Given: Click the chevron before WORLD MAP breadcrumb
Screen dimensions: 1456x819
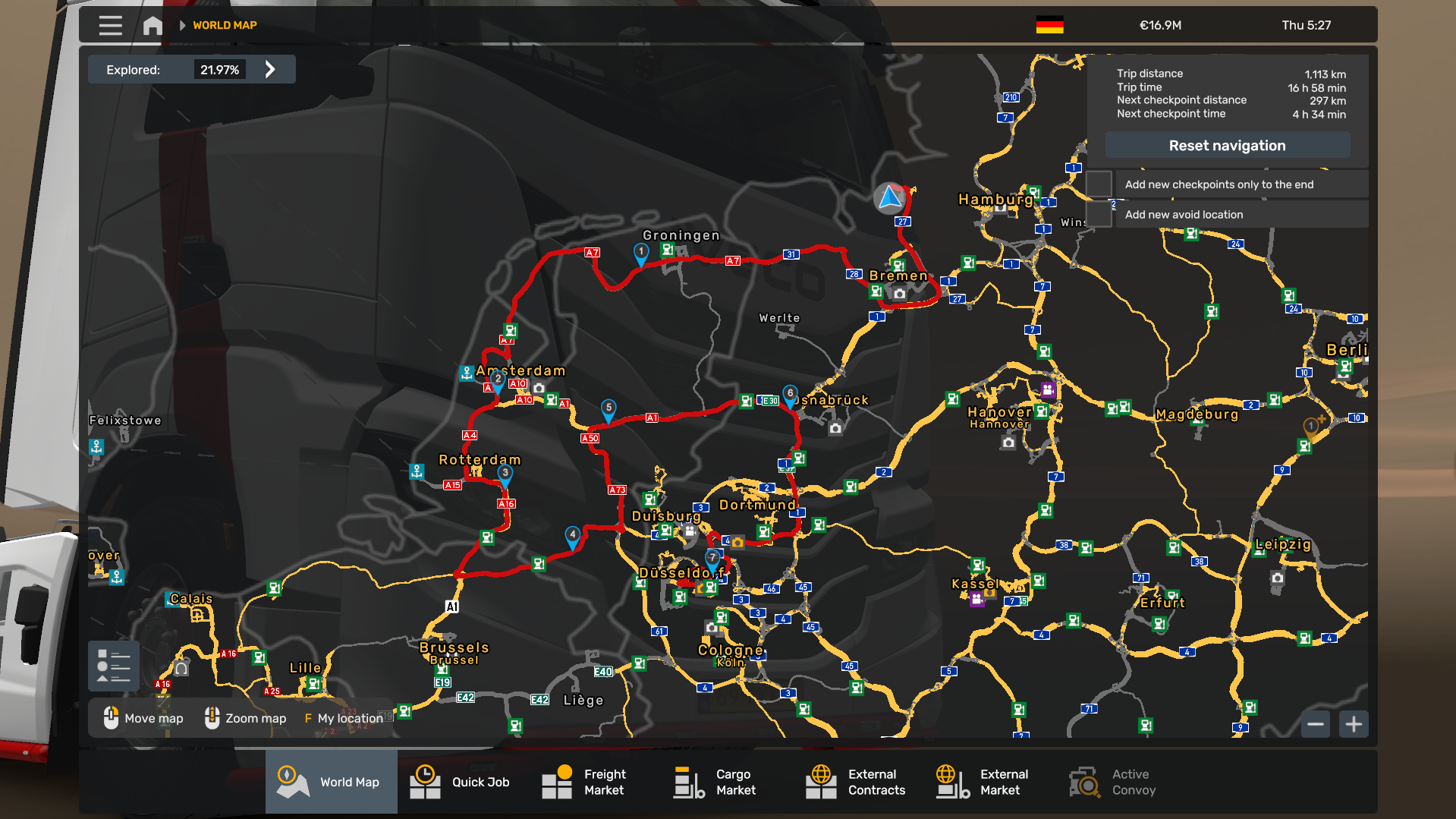Looking at the screenshot, I should pos(182,24).
